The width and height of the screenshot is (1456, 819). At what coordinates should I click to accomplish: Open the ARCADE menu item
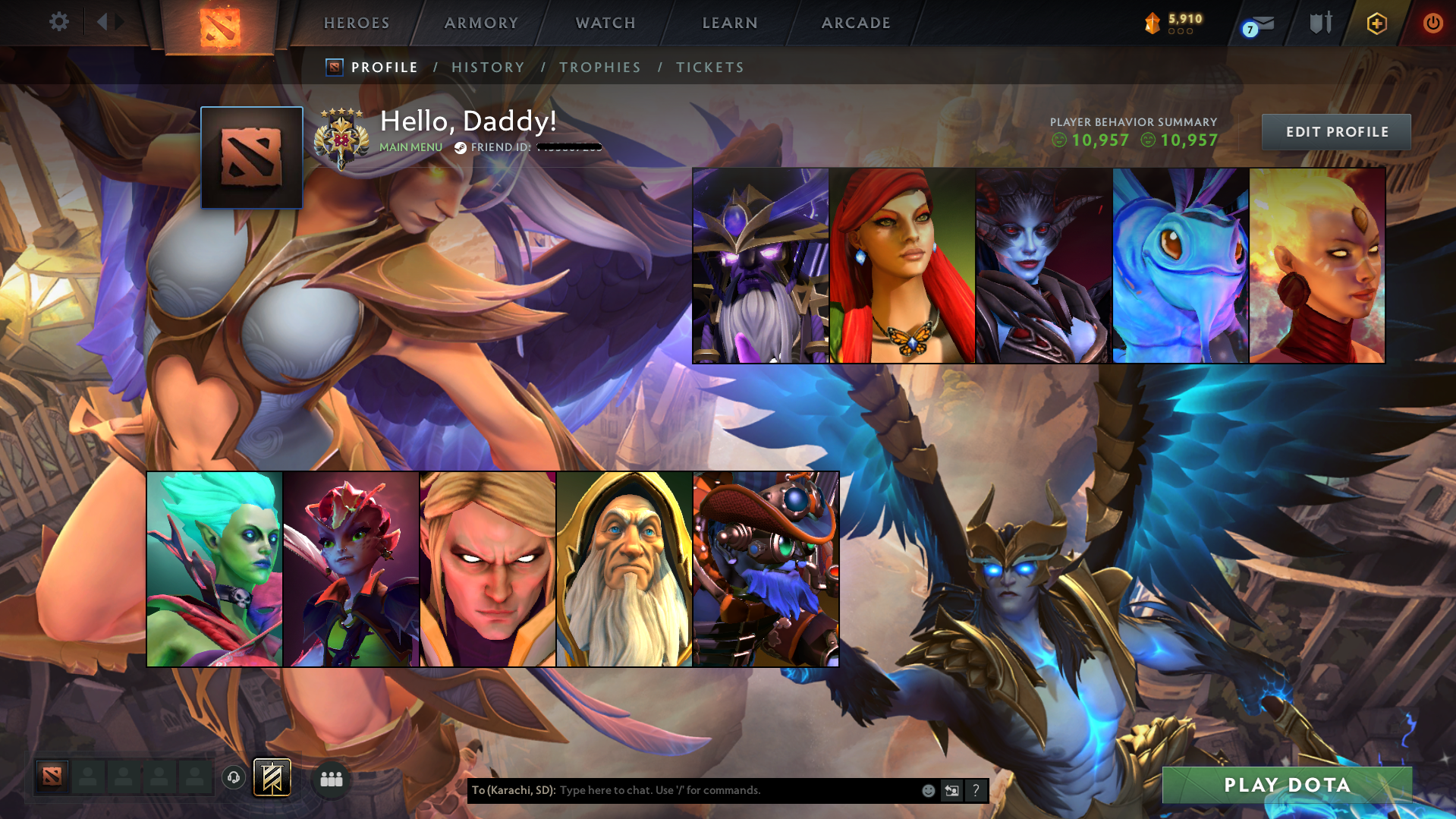click(855, 23)
